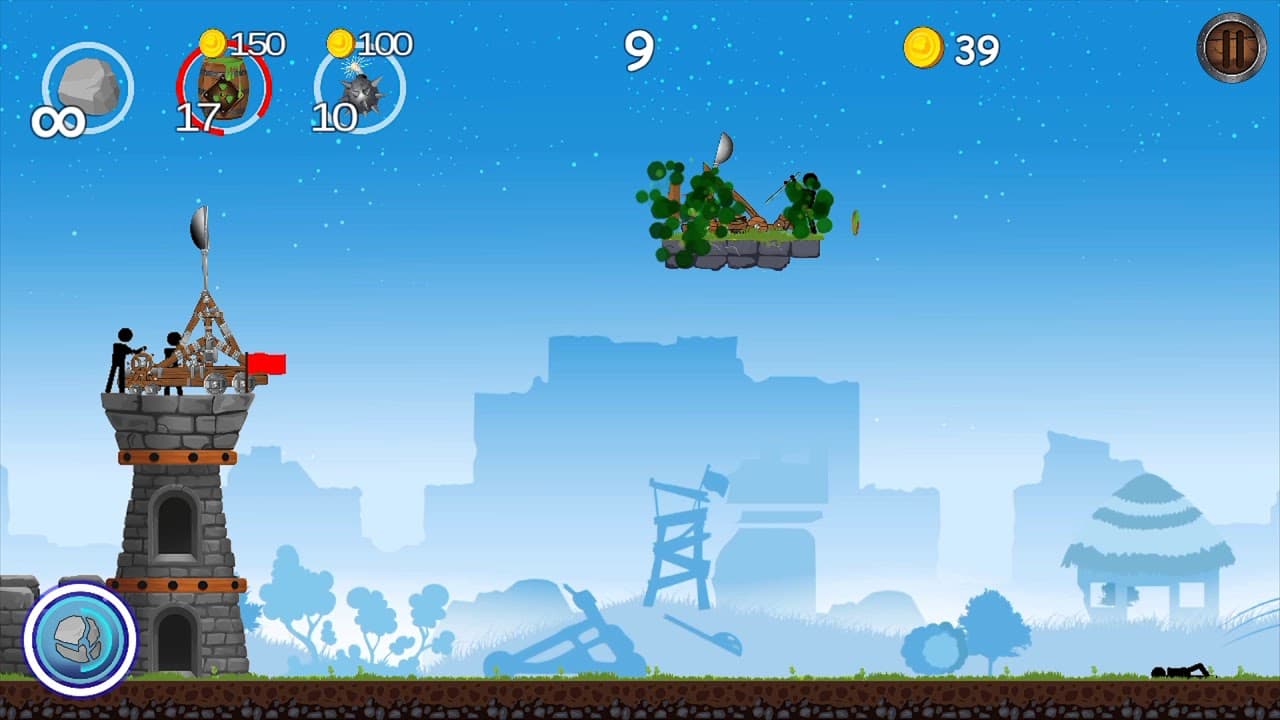Click the coin icon next to the 39 balance
This screenshot has width=1280, height=720.
(x=925, y=48)
